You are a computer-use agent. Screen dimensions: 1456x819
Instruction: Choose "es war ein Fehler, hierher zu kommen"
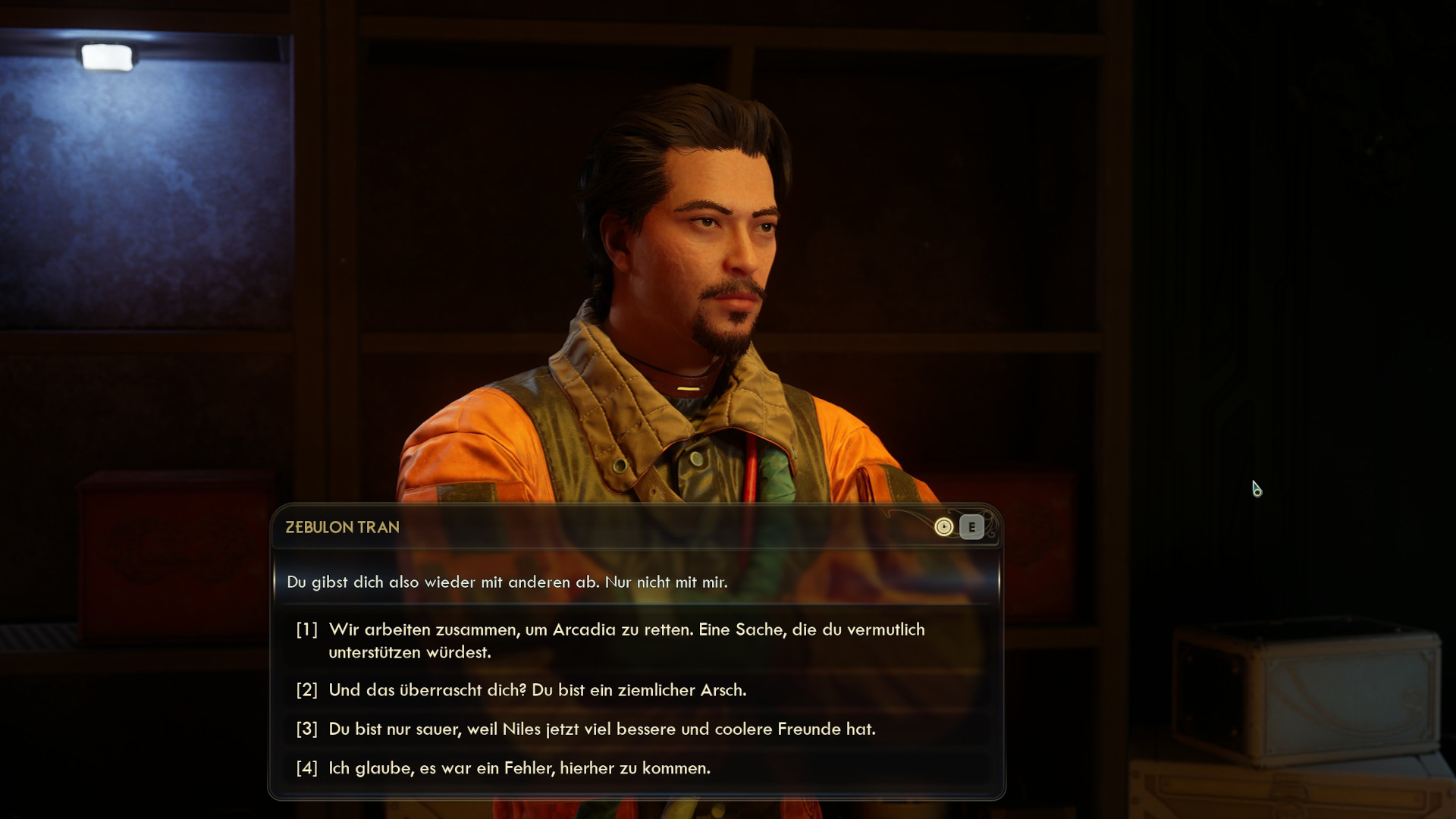519,767
